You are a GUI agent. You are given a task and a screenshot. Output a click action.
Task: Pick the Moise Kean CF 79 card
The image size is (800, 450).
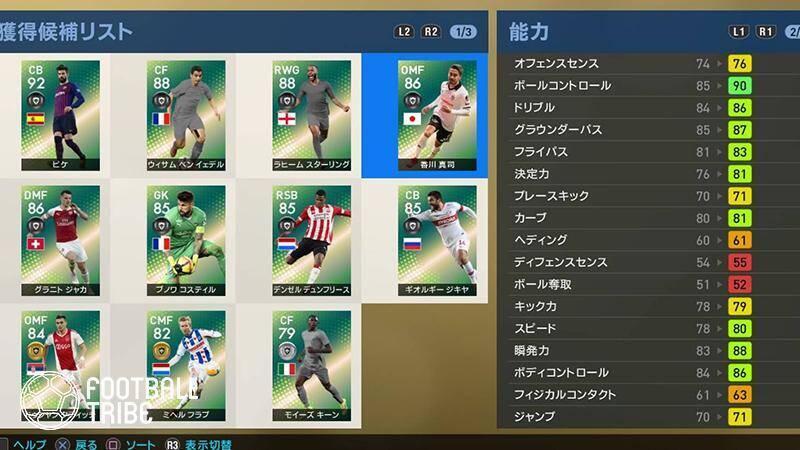coord(311,365)
